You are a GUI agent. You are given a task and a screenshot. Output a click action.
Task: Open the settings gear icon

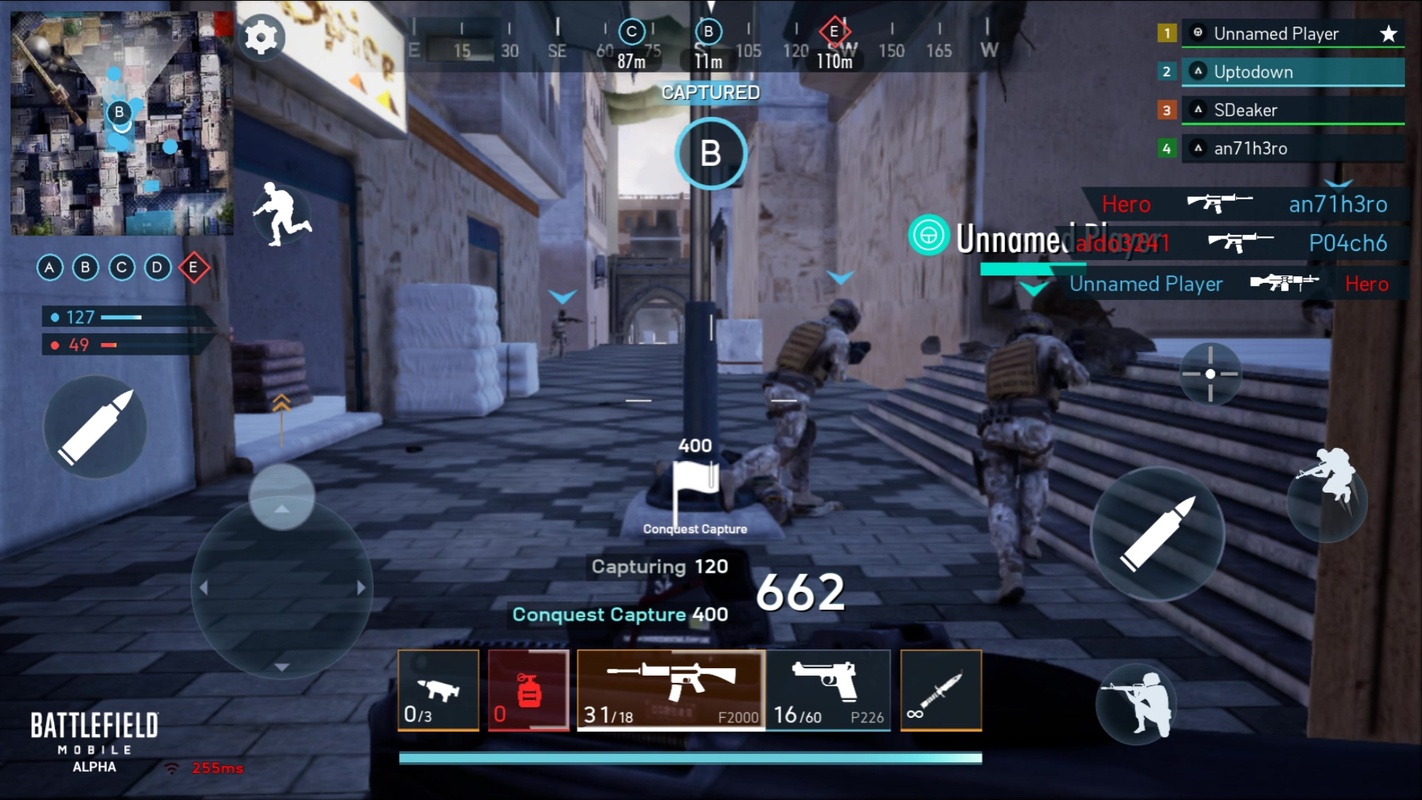coord(261,38)
